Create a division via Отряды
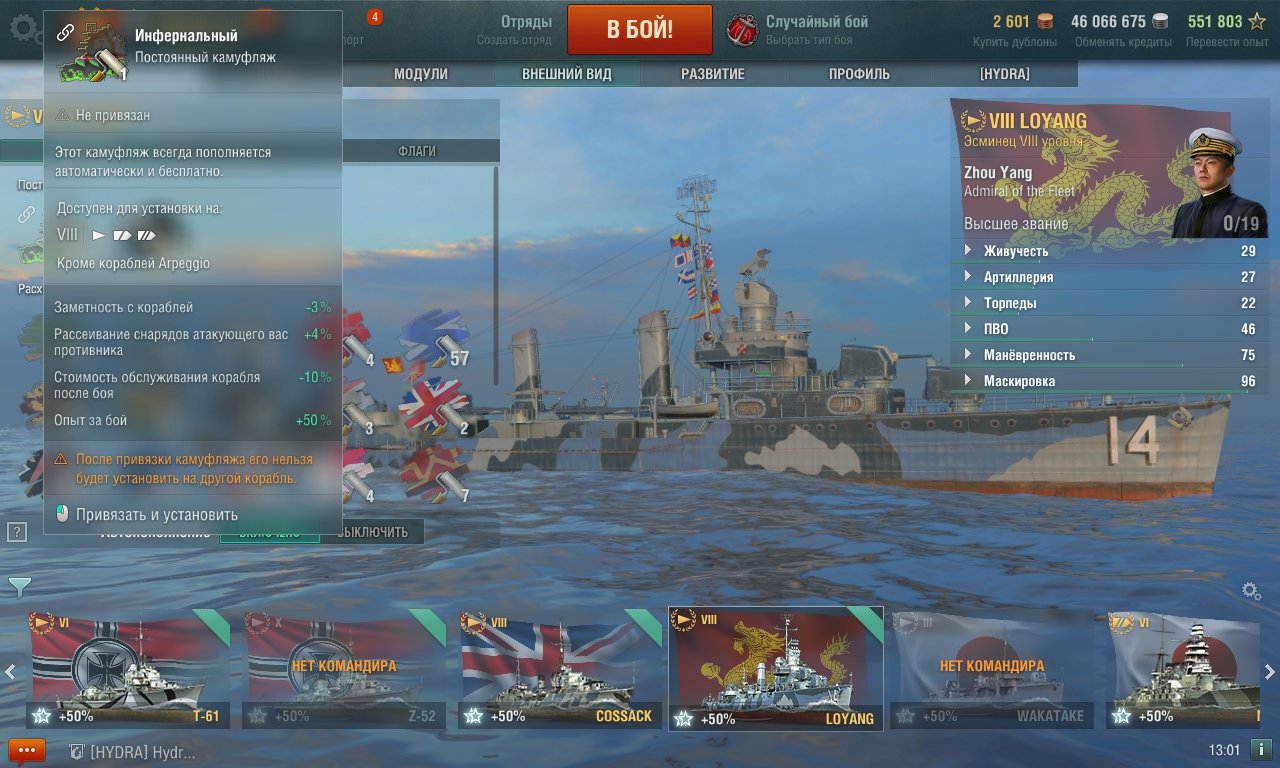1280x768 pixels. (x=514, y=29)
